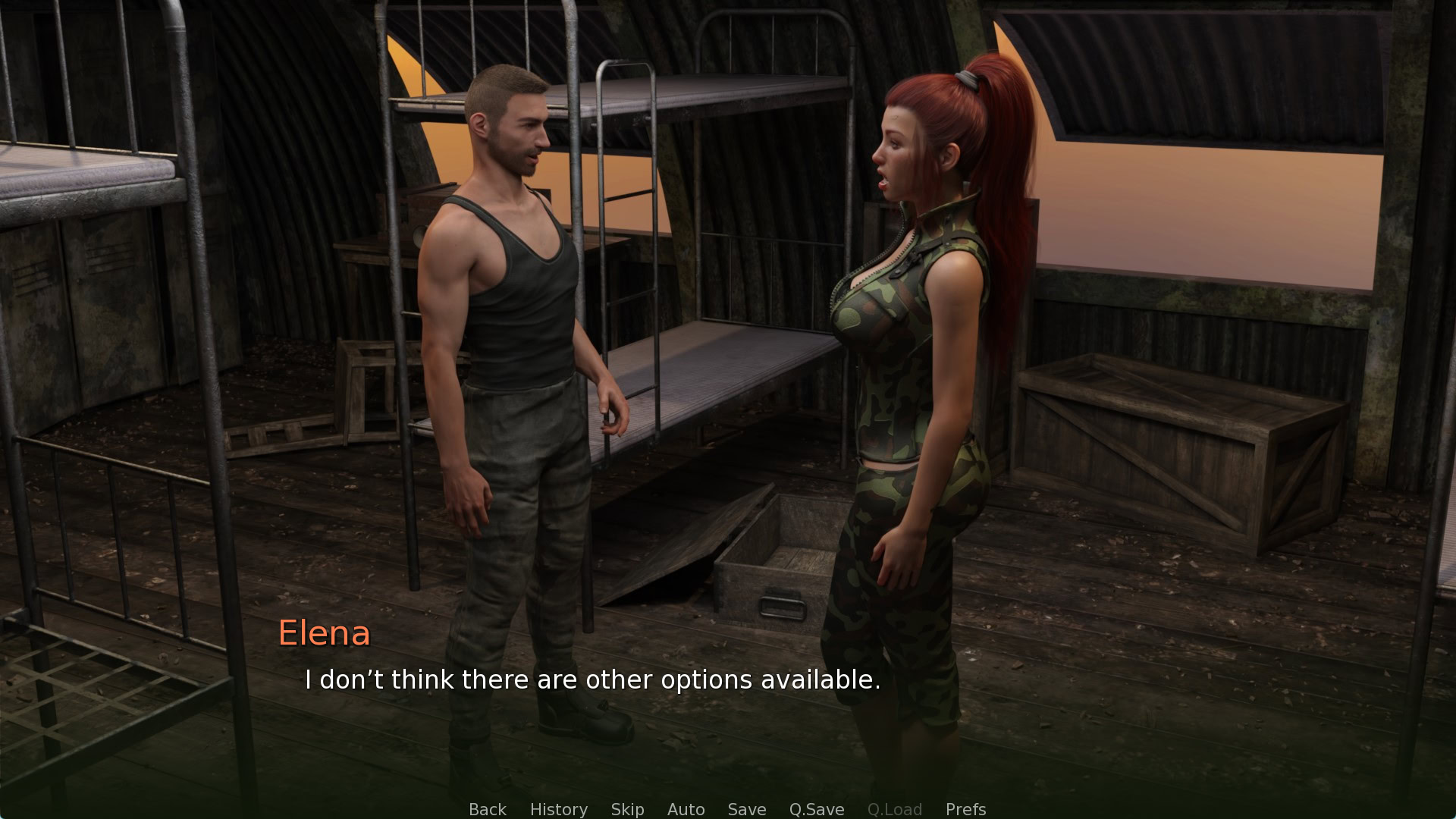Turn on Auto-advance
This screenshot has height=819, width=1456.
(x=686, y=809)
